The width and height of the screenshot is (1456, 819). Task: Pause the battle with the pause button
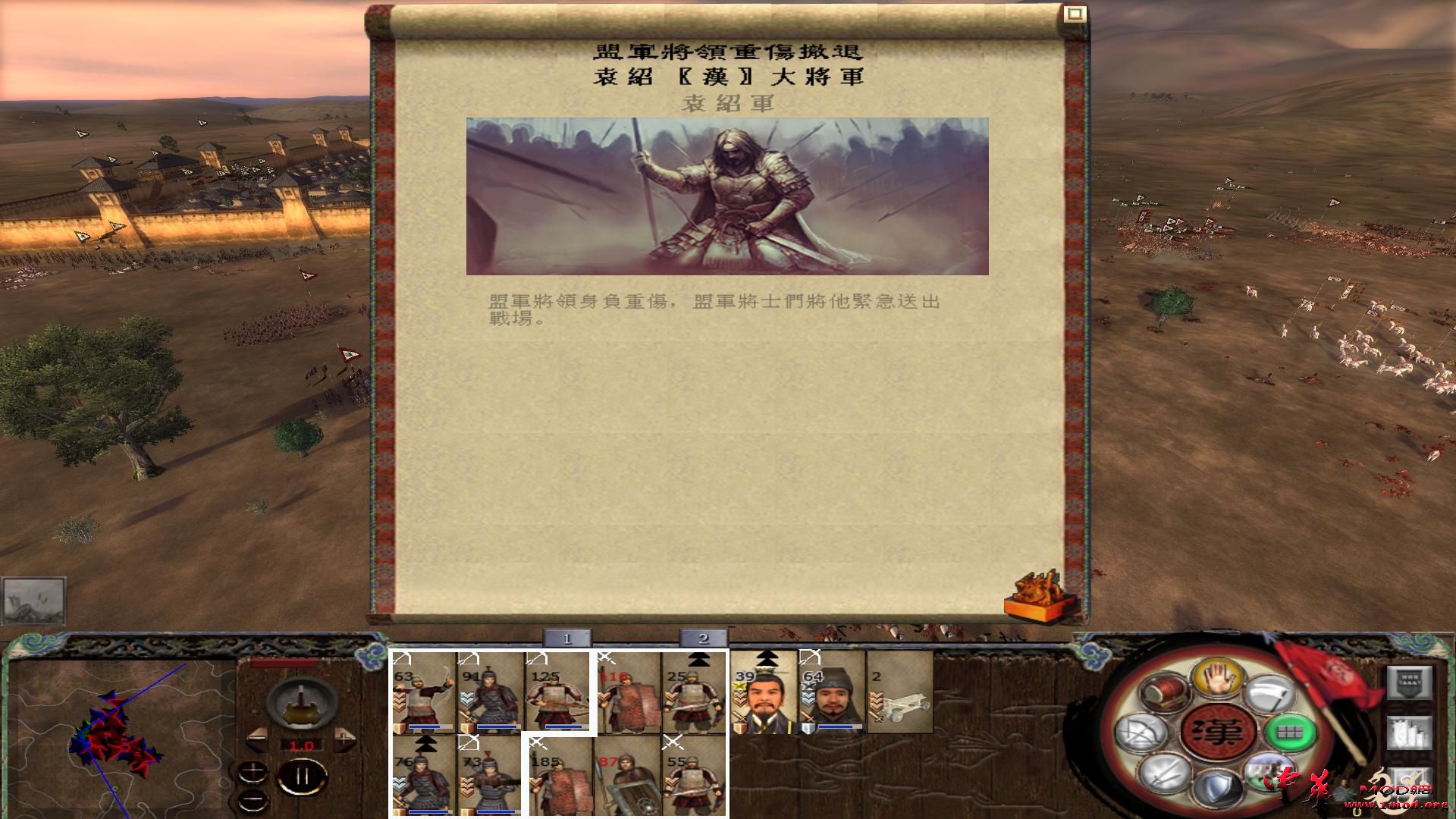(x=302, y=776)
